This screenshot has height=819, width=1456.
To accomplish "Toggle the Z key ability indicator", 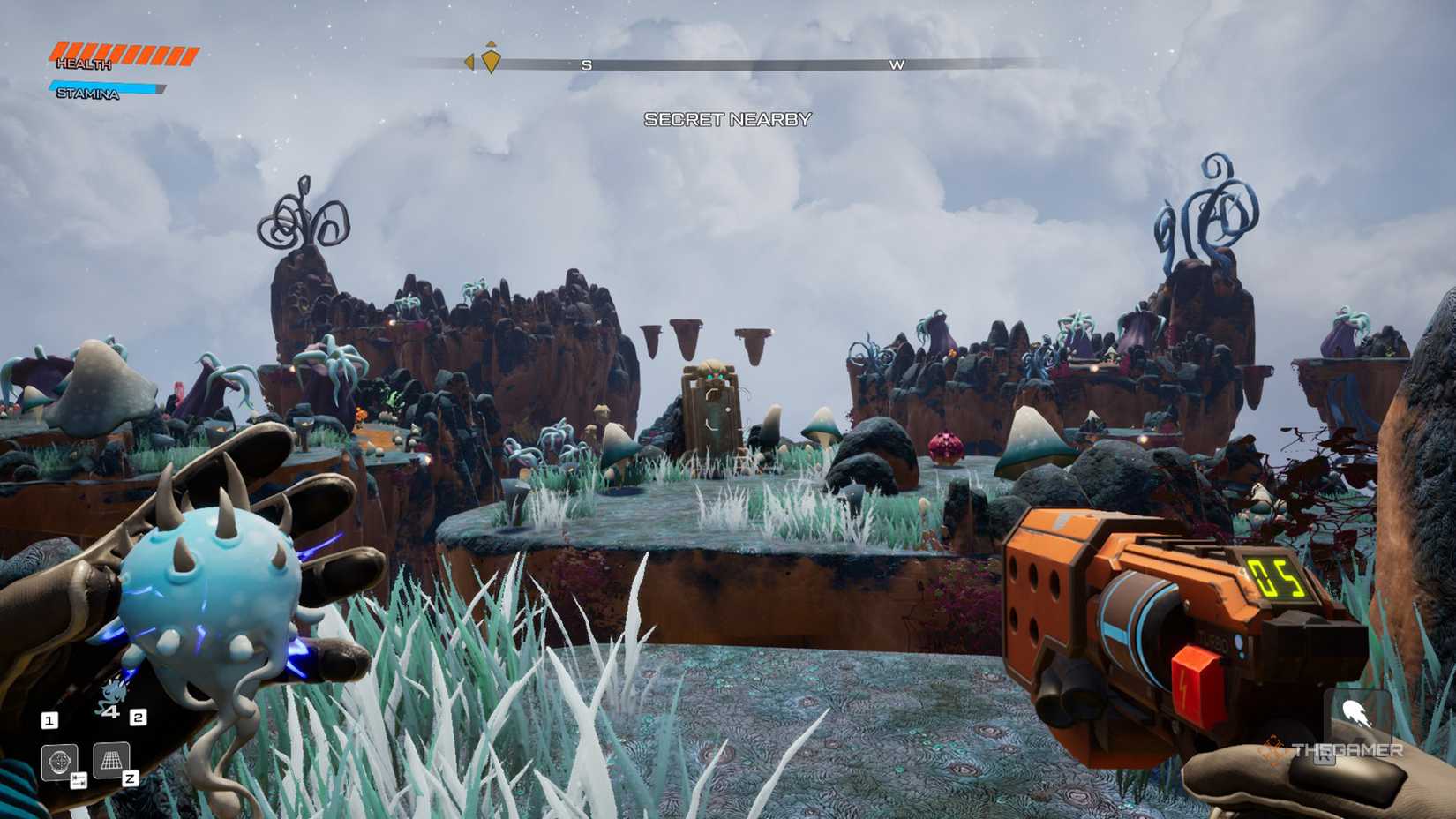I will point(131,778).
